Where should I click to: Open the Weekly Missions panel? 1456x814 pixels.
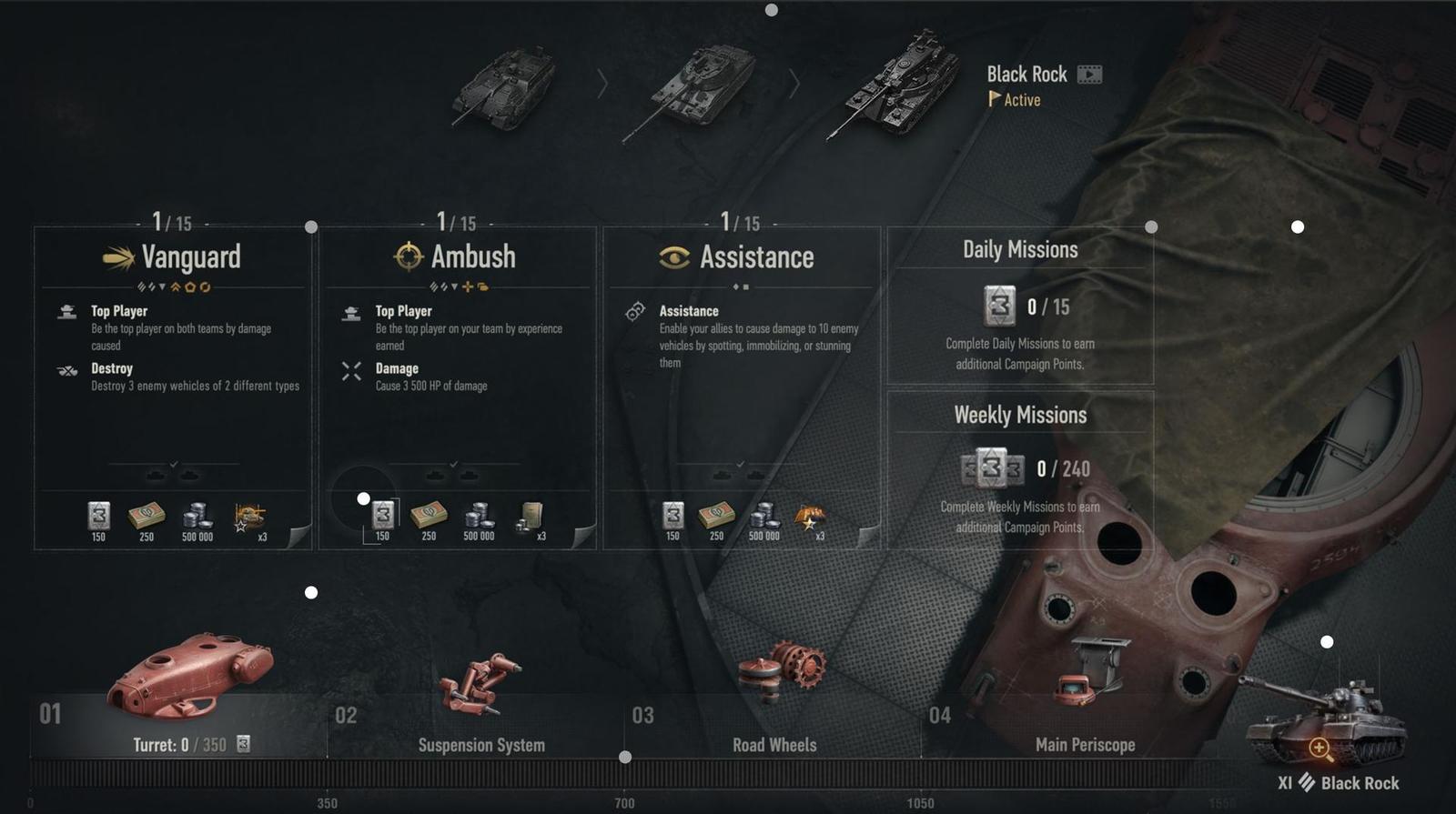pos(1020,469)
